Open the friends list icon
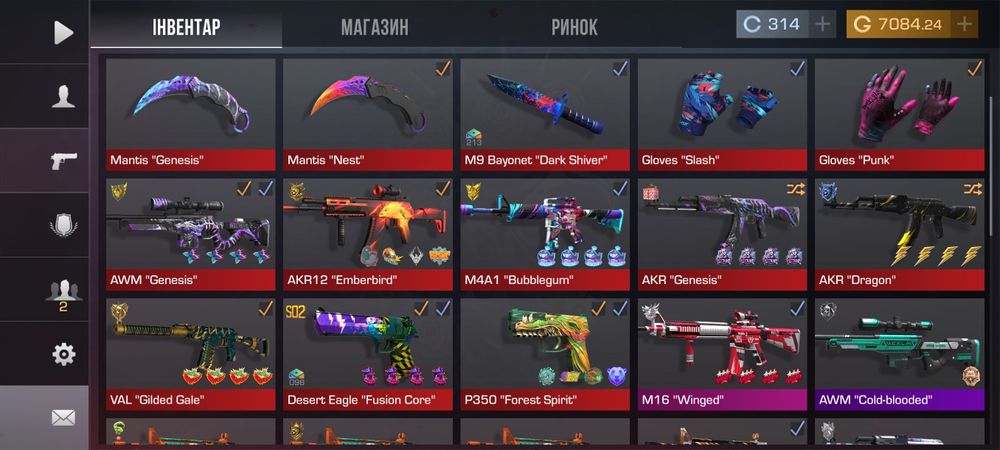Screen dimensions: 1000x450 tap(63, 291)
